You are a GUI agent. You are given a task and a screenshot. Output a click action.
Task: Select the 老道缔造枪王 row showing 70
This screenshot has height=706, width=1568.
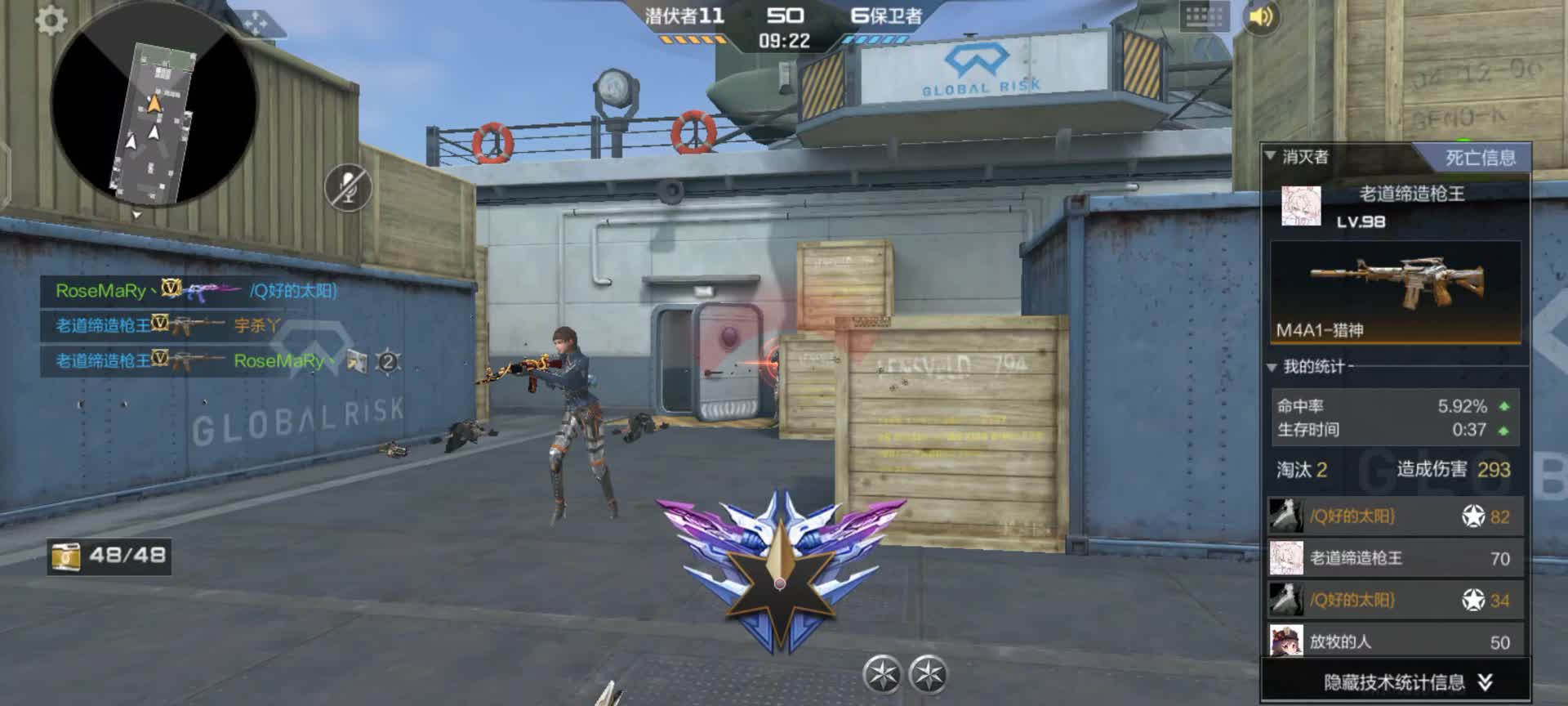(x=1396, y=558)
